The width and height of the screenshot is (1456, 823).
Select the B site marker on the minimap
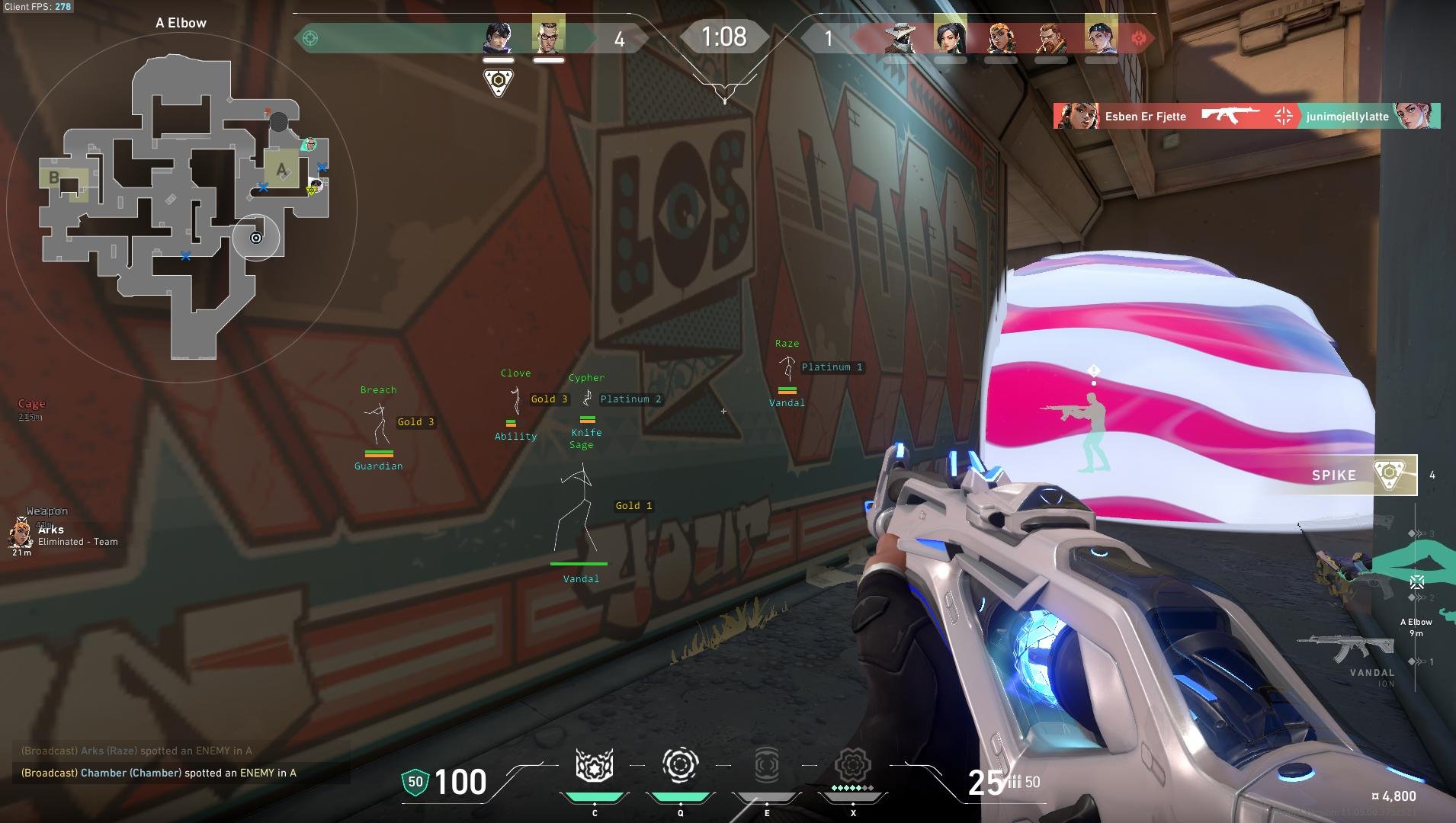click(x=53, y=178)
